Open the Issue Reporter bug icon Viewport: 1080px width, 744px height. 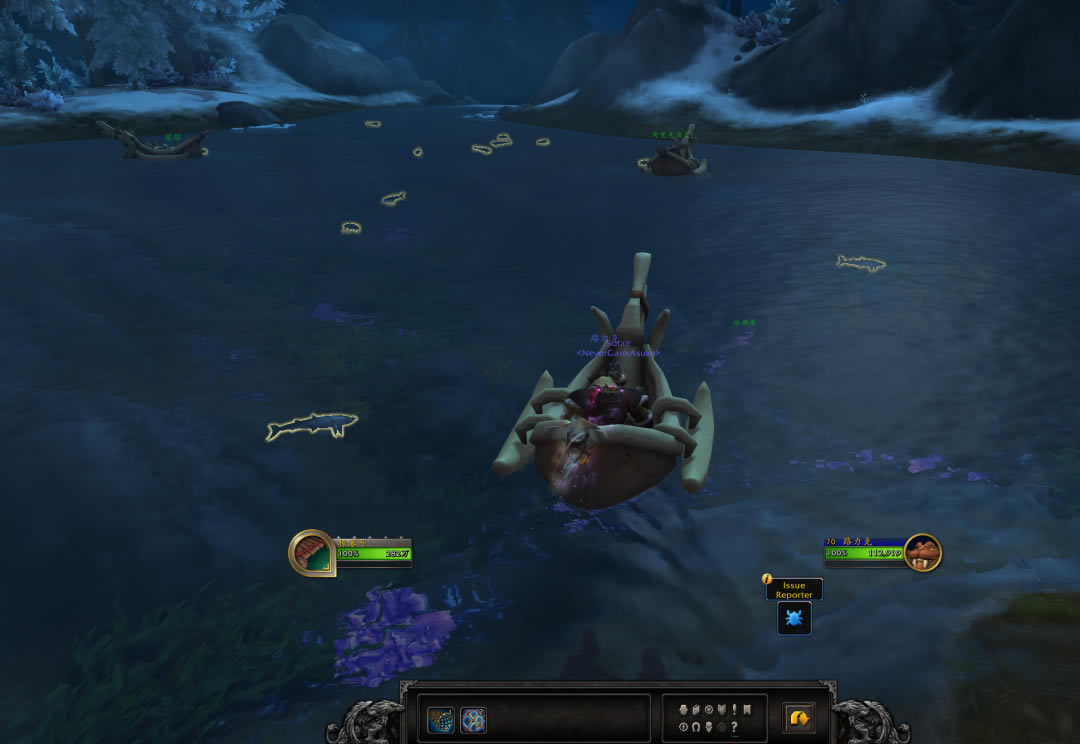pos(794,618)
